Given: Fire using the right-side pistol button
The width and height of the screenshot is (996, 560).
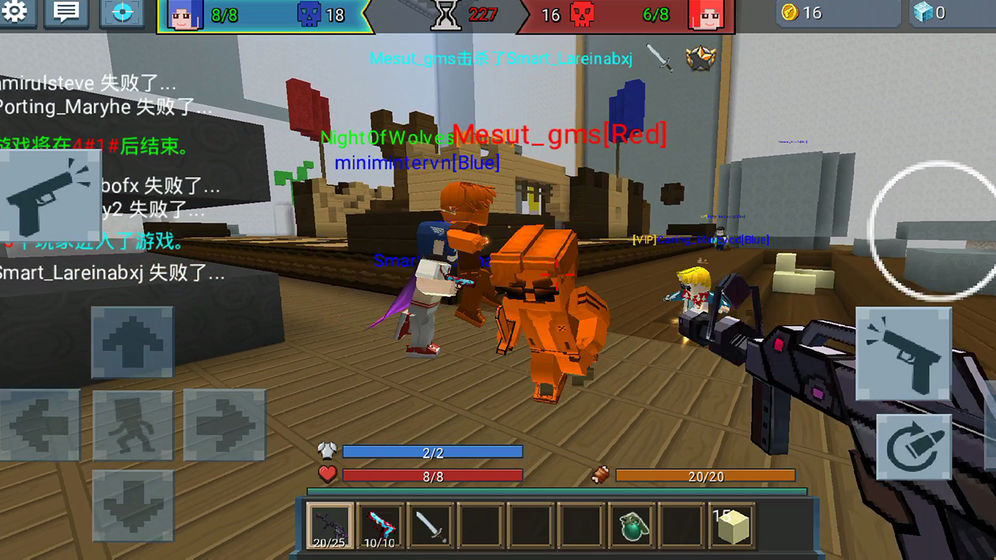Looking at the screenshot, I should pyautogui.click(x=903, y=353).
